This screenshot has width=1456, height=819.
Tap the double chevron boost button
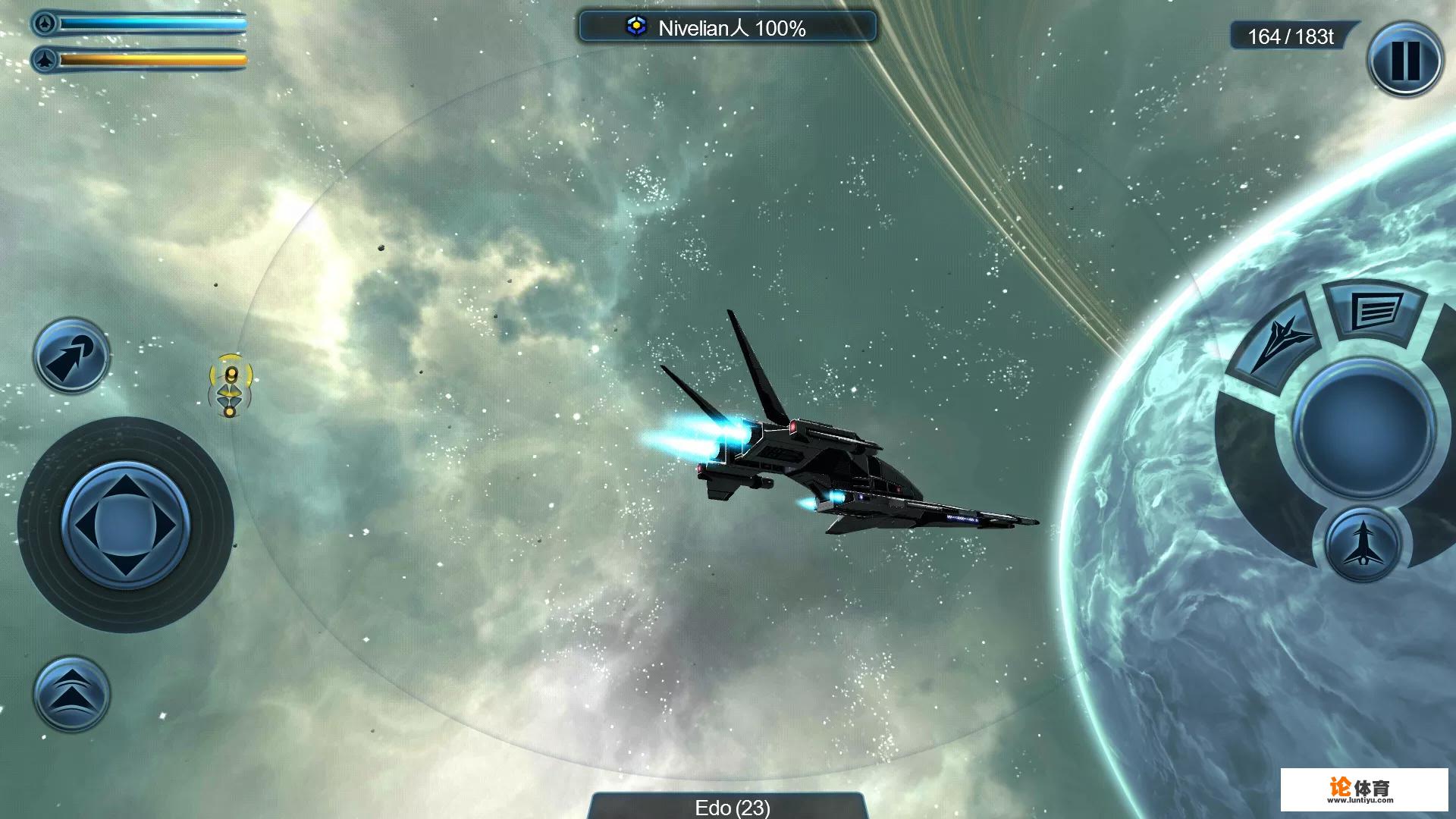pyautogui.click(x=71, y=694)
